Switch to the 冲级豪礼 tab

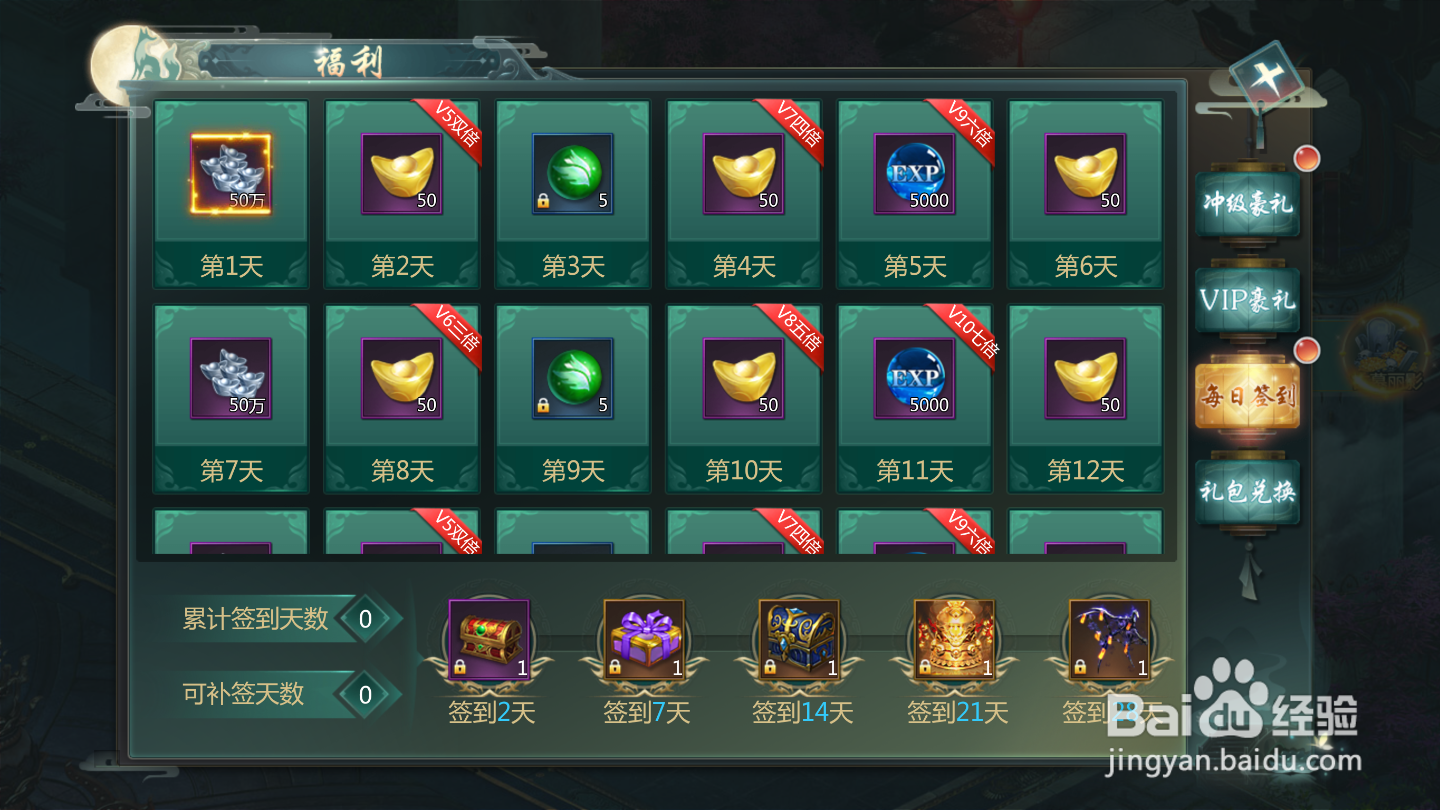pyautogui.click(x=1247, y=203)
